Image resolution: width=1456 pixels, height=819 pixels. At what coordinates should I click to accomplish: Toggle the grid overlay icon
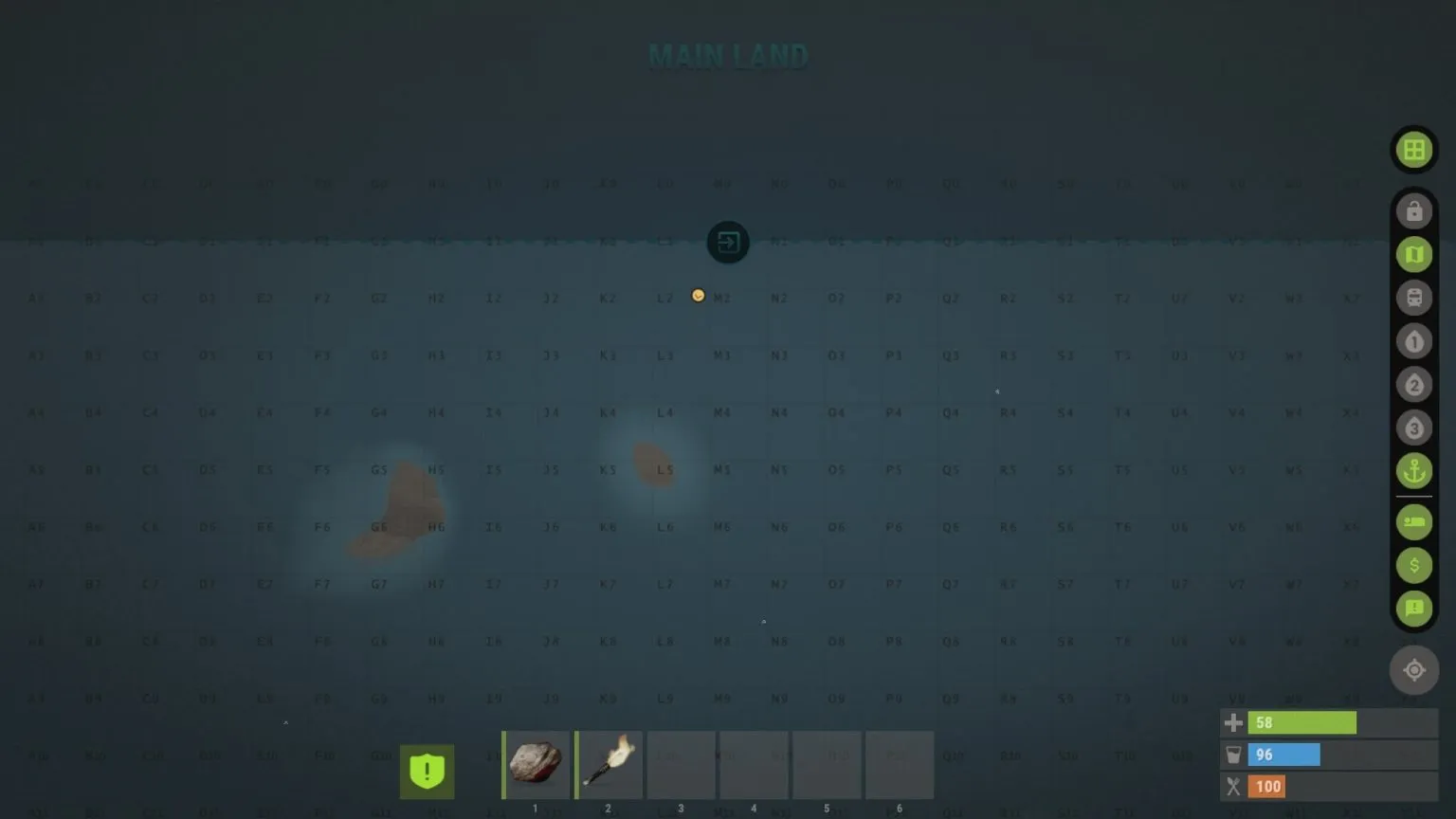coord(1413,149)
